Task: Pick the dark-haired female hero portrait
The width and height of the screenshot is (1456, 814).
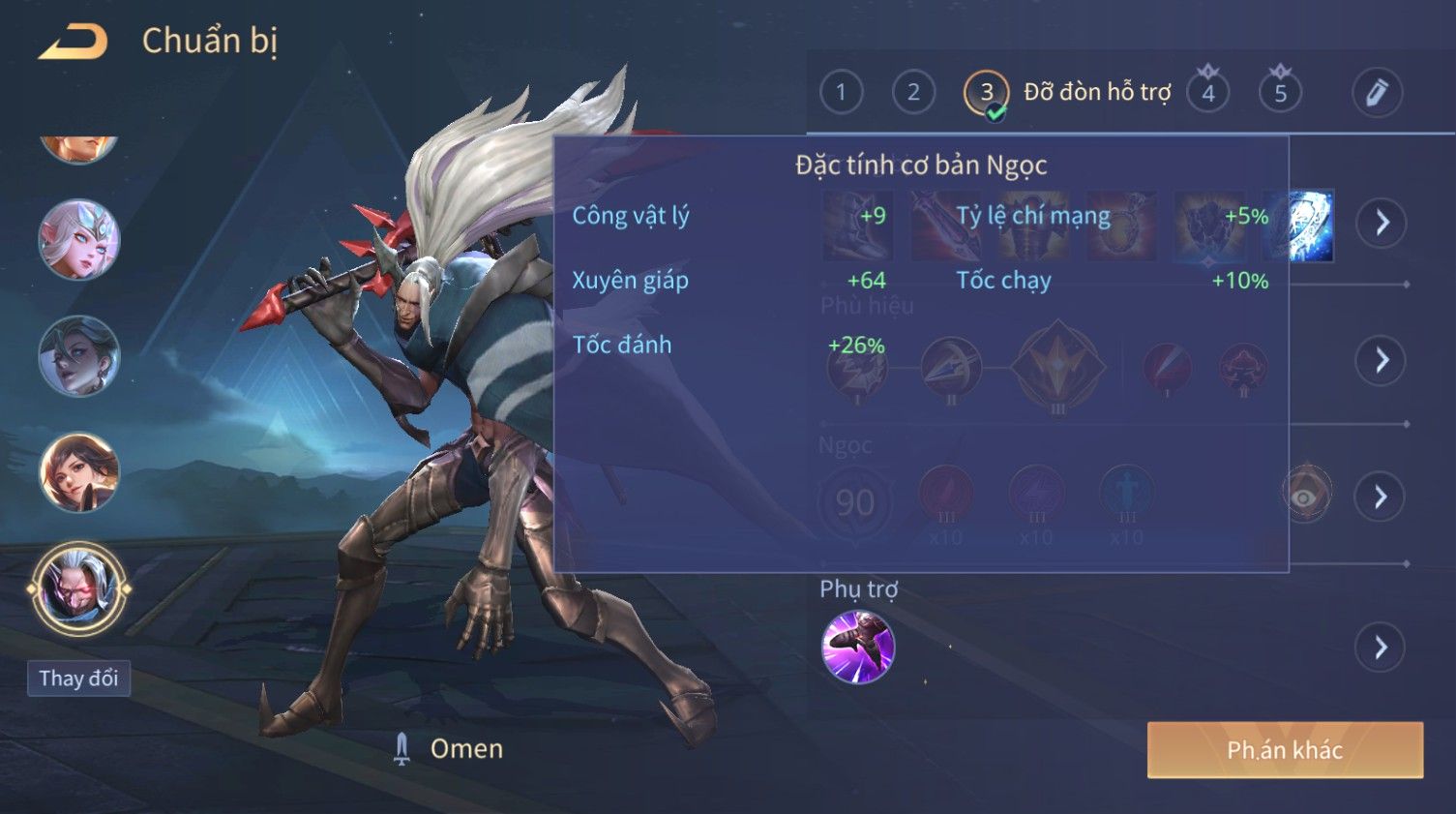Action: pyautogui.click(x=78, y=356)
